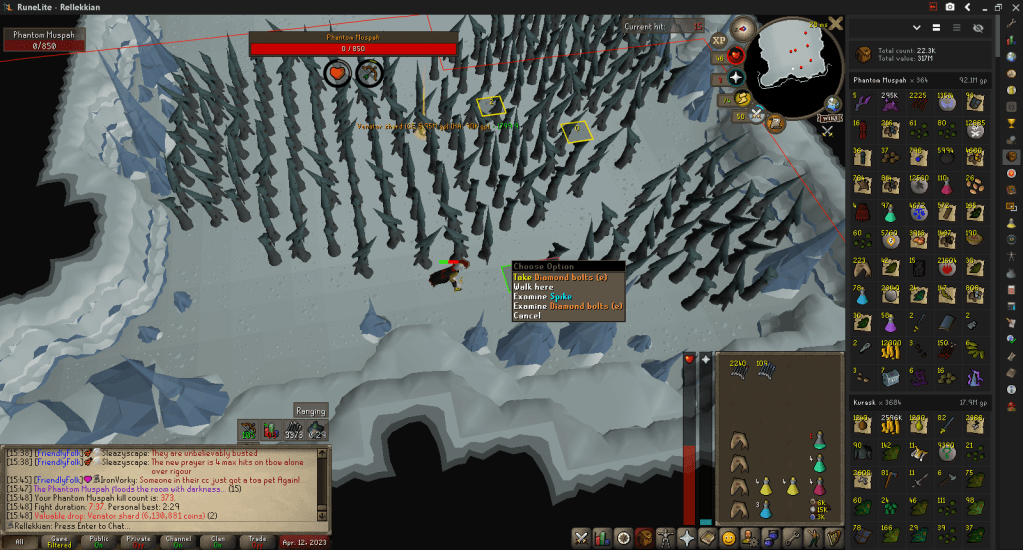1023x550 pixels.
Task: Select 'Walk here' menu option
Action: (x=533, y=287)
